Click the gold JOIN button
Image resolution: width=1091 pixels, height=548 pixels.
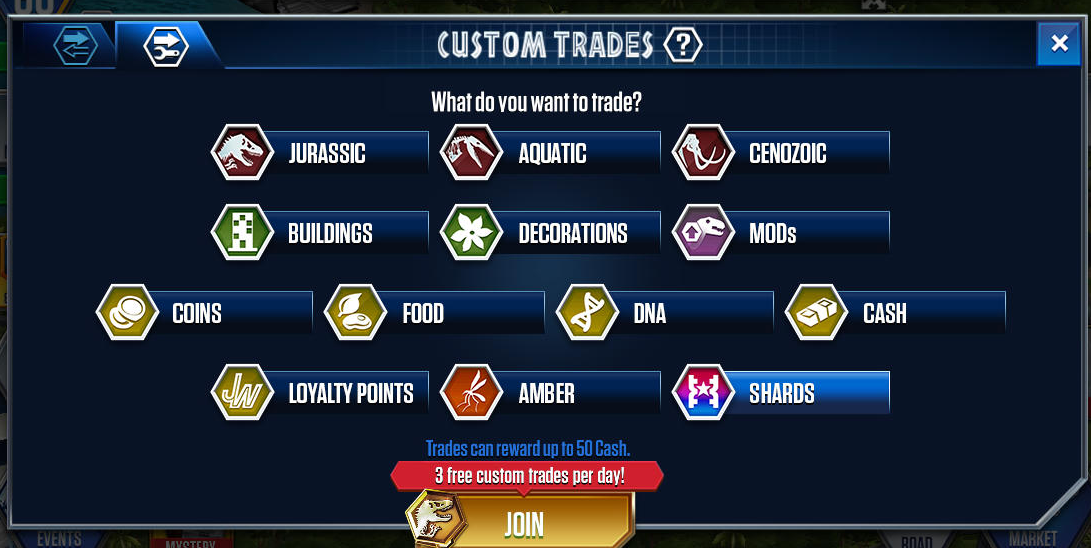coord(523,523)
